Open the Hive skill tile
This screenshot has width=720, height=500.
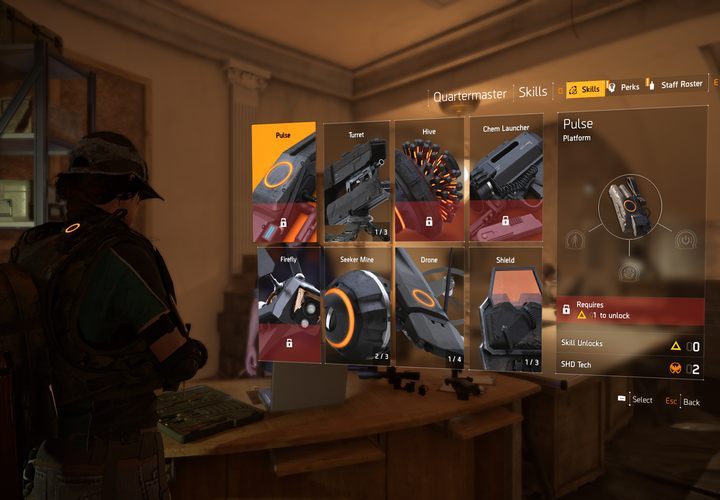tap(430, 180)
